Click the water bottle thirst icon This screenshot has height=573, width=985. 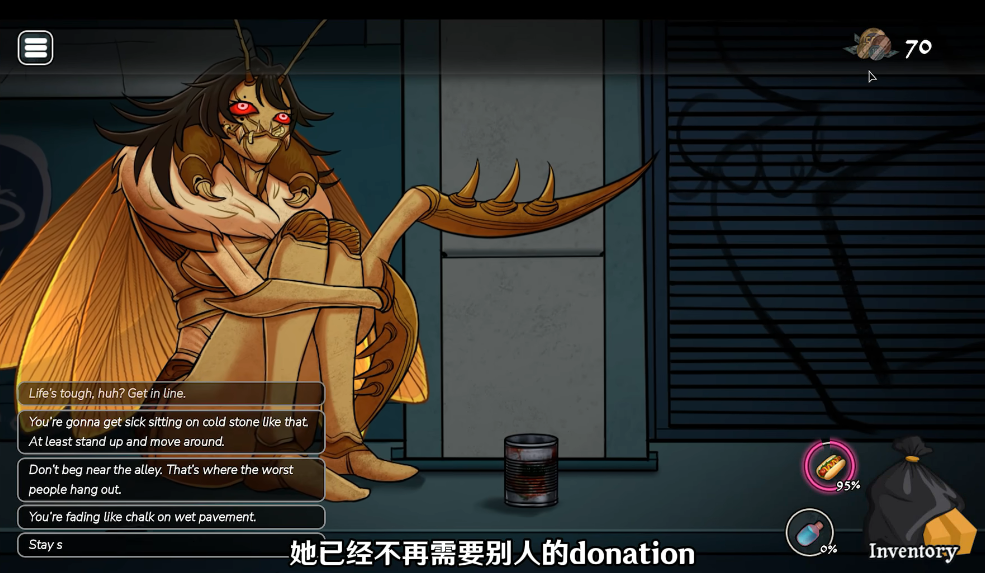[809, 532]
